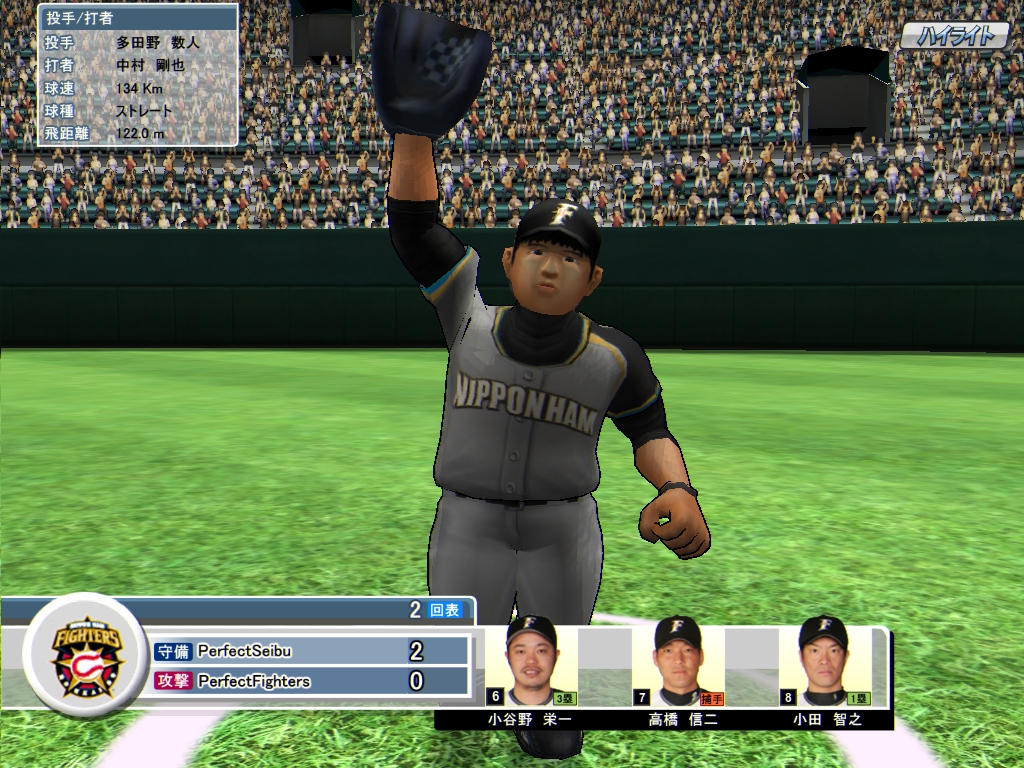
Task: Open the ハイライト highlight button
Action: 954,37
